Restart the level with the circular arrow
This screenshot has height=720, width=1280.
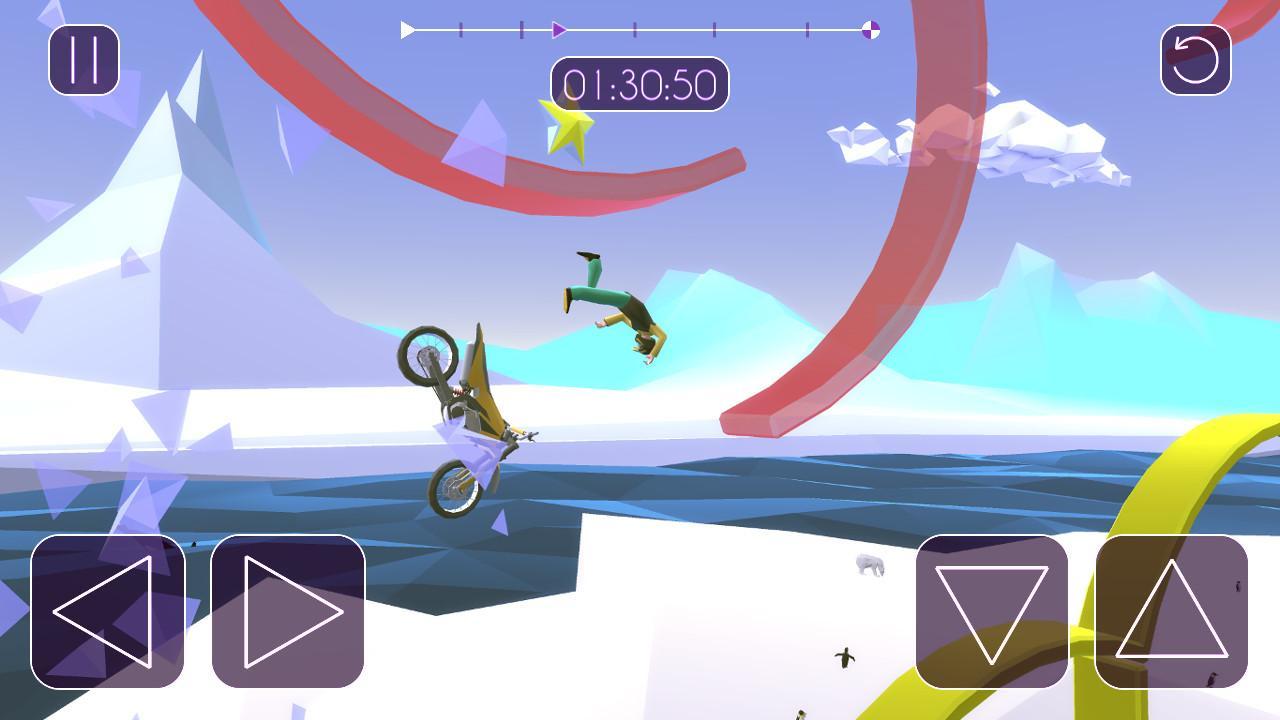1195,60
